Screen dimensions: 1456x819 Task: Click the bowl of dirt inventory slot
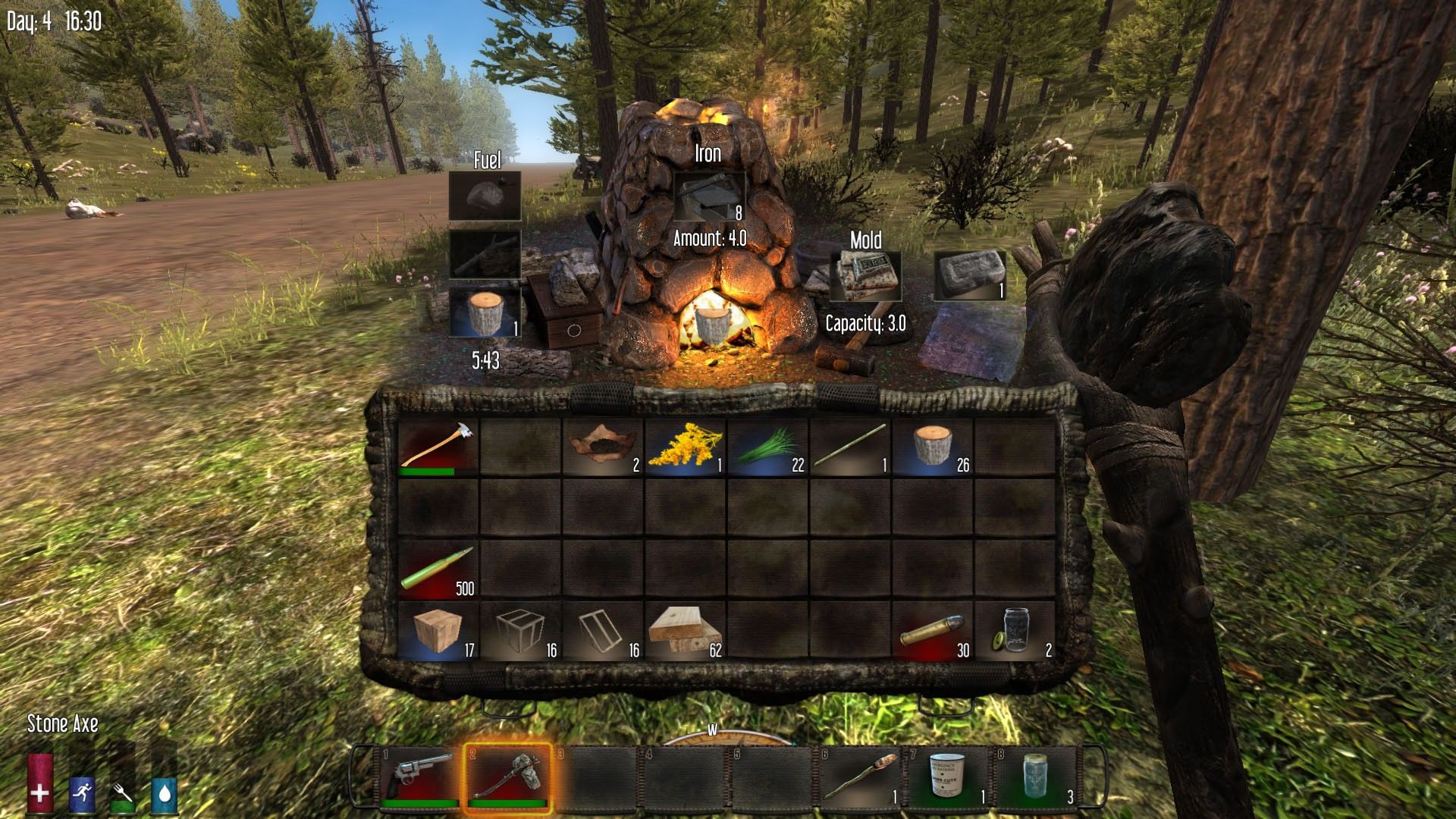pos(603,447)
